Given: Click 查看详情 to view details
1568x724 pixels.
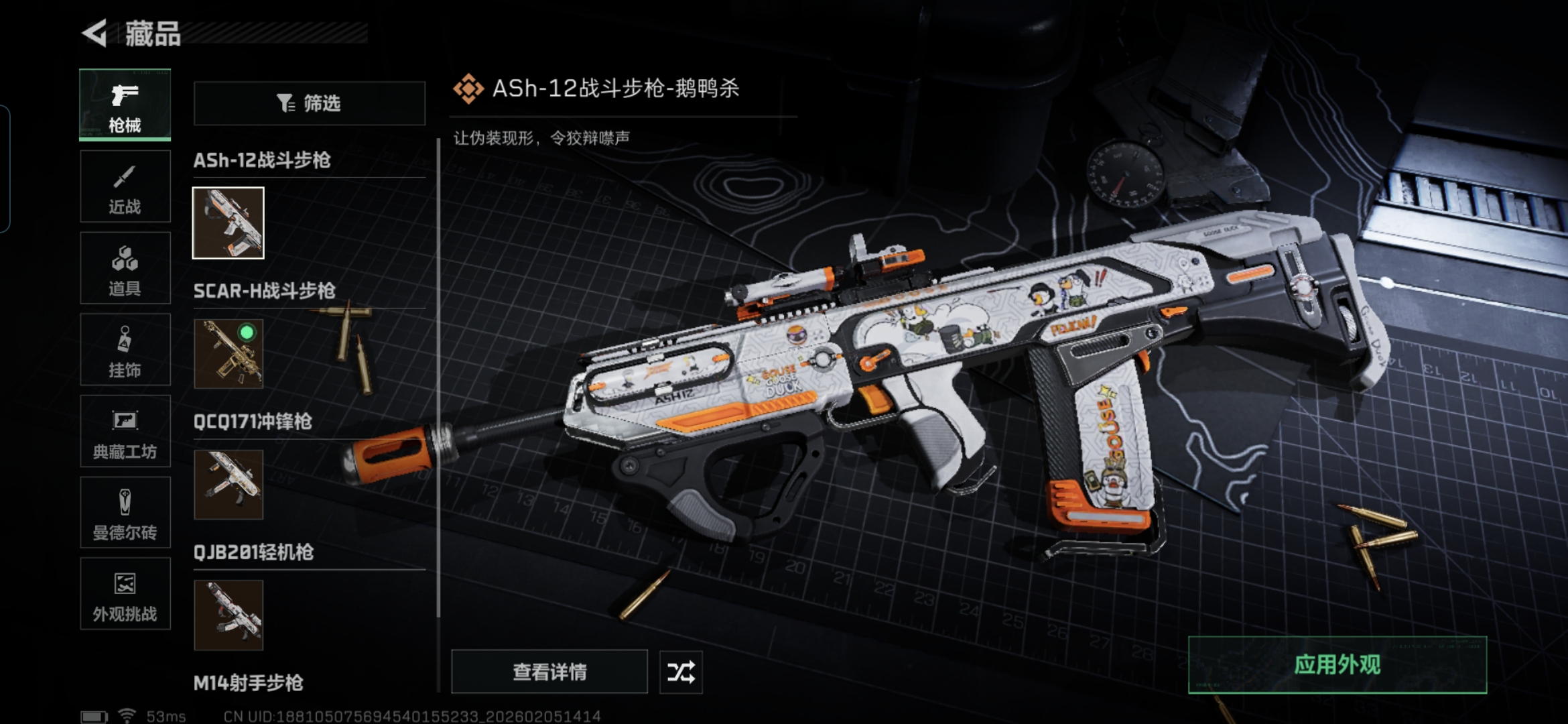Looking at the screenshot, I should click(x=549, y=672).
